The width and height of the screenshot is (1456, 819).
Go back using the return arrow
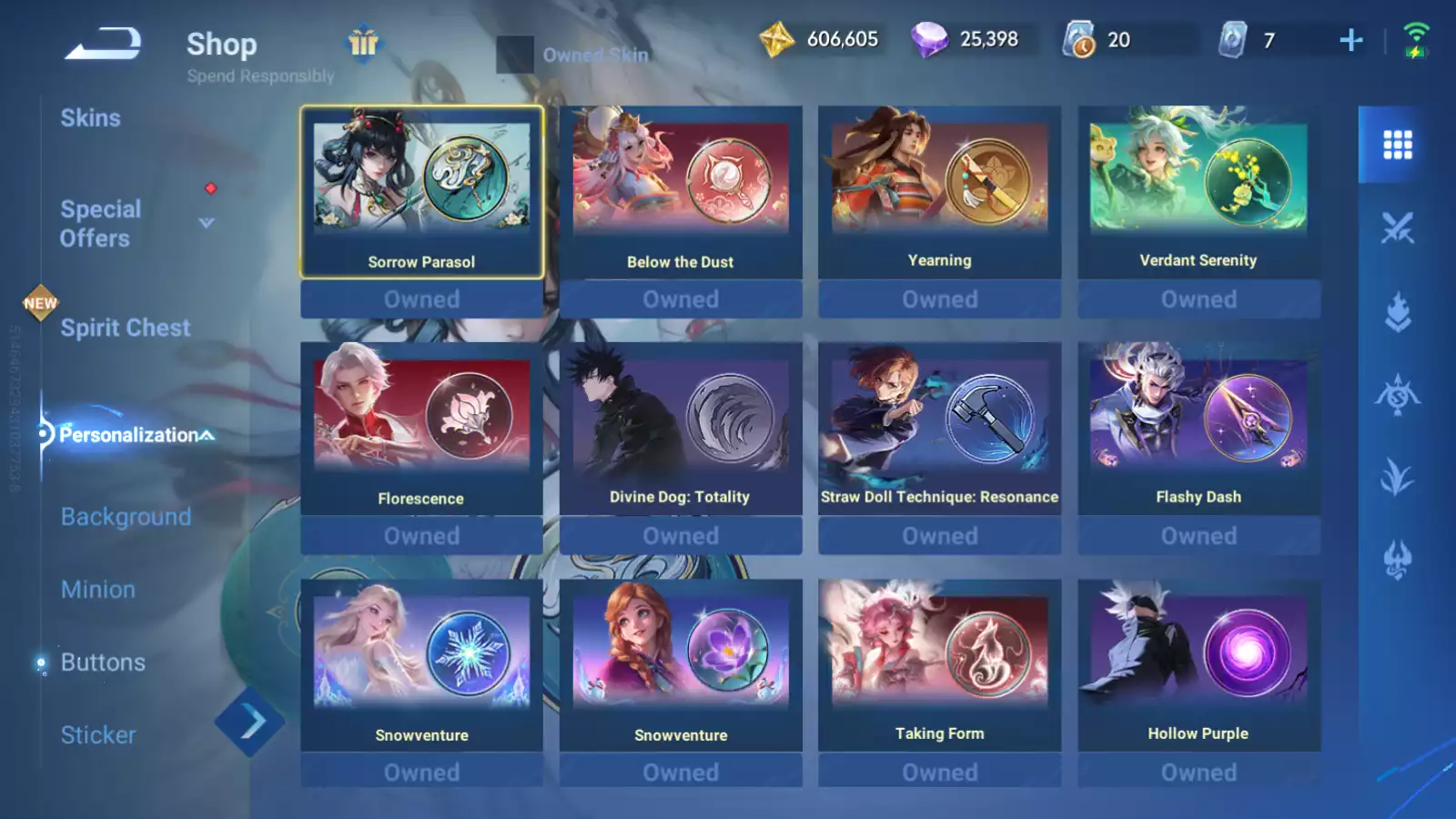tap(103, 44)
